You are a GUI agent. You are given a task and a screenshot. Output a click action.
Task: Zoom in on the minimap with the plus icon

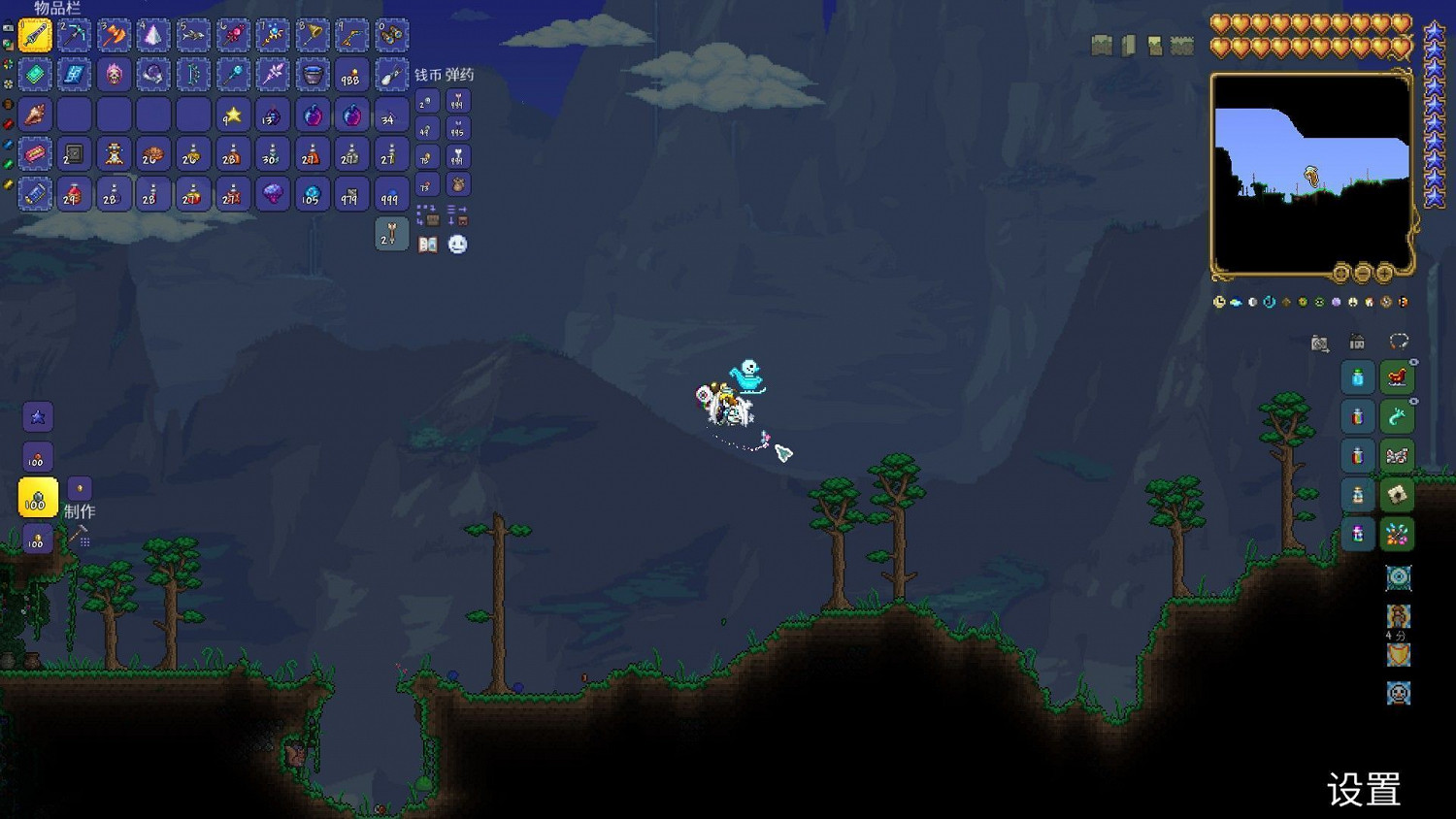point(1383,274)
